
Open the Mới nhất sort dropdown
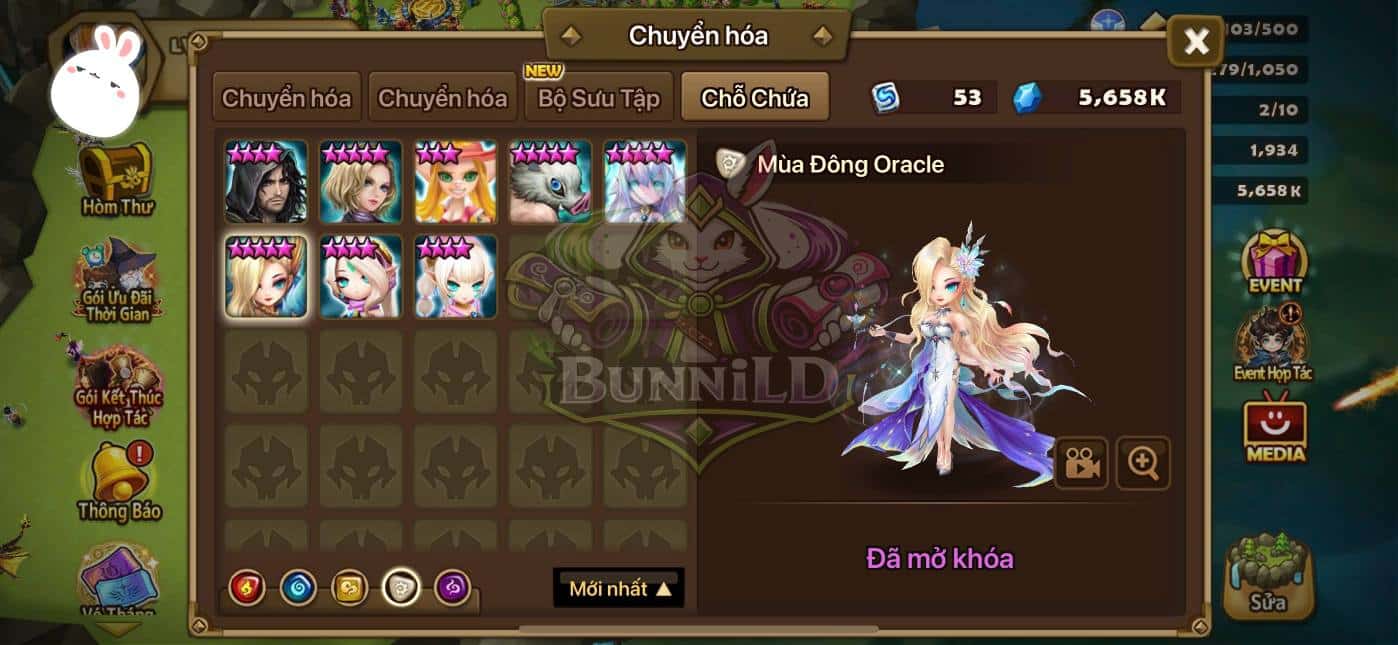click(x=619, y=588)
